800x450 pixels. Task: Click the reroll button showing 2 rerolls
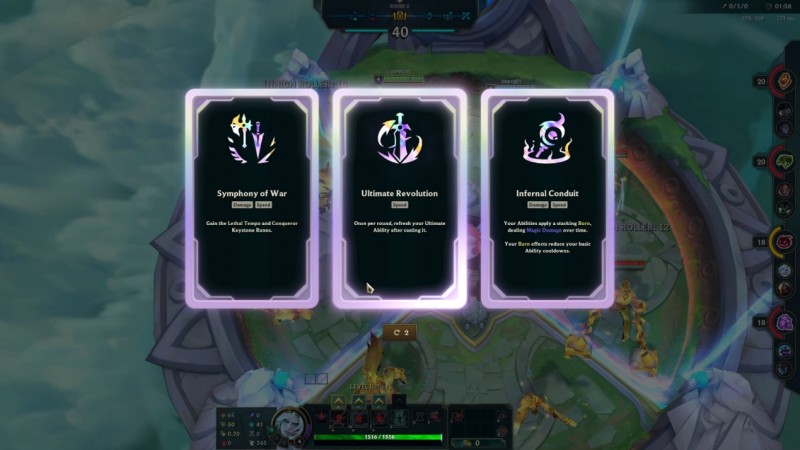pos(401,331)
